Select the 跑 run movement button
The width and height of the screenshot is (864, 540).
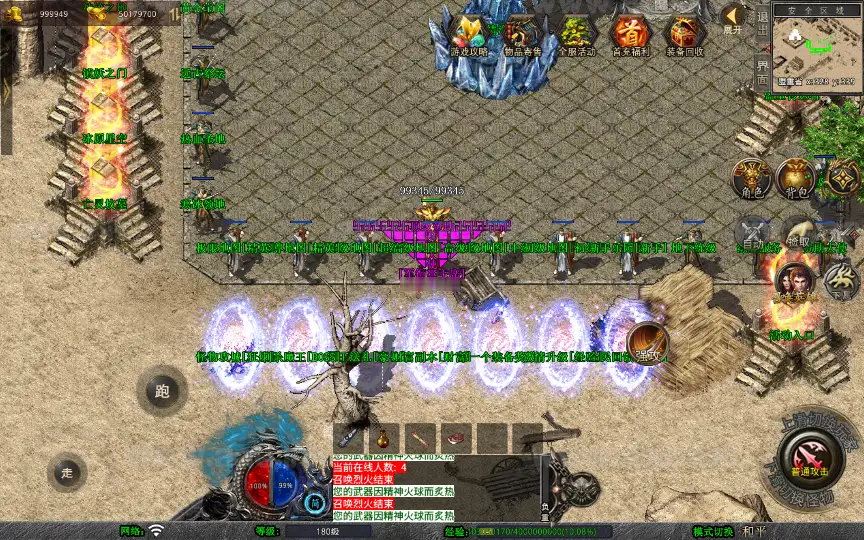(162, 391)
